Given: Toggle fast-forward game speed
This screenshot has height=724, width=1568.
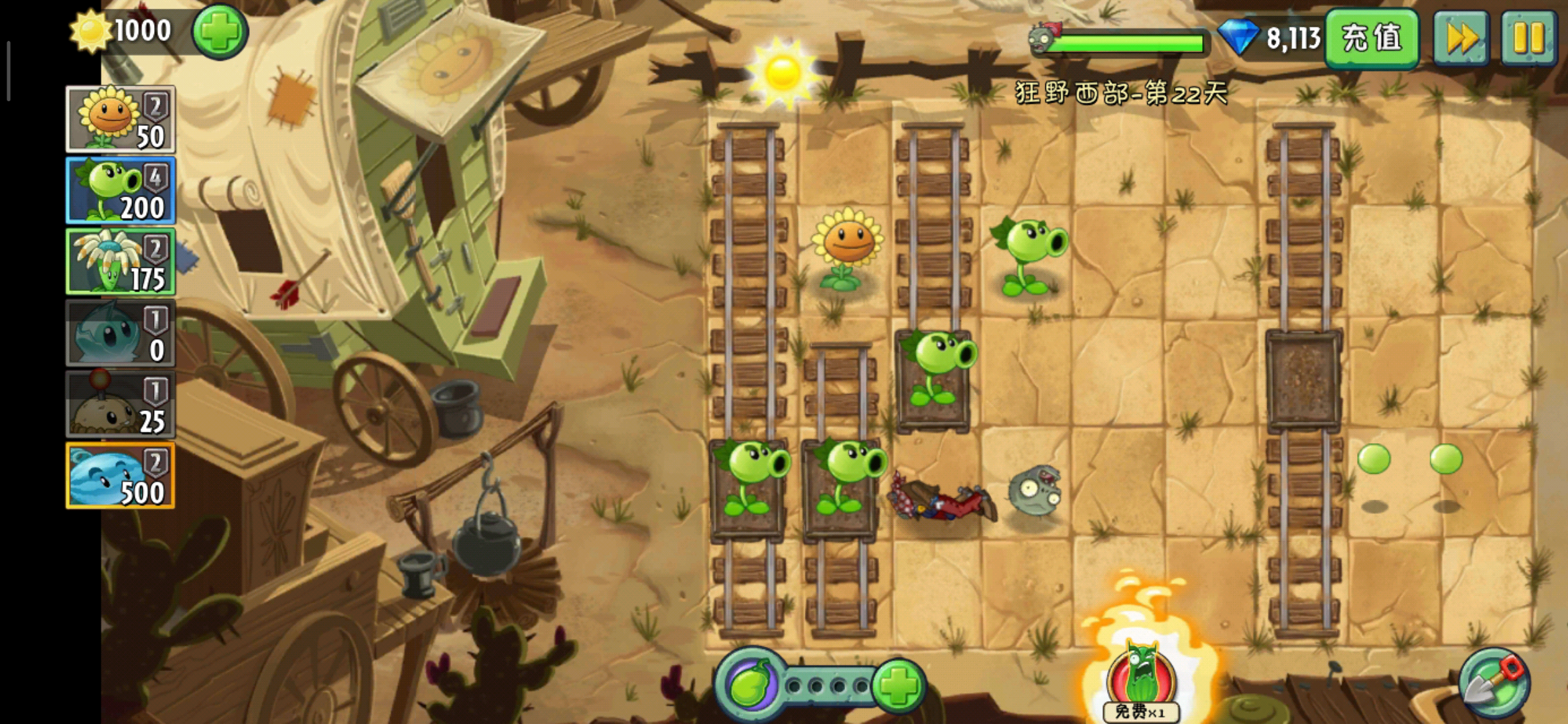Looking at the screenshot, I should (1461, 38).
